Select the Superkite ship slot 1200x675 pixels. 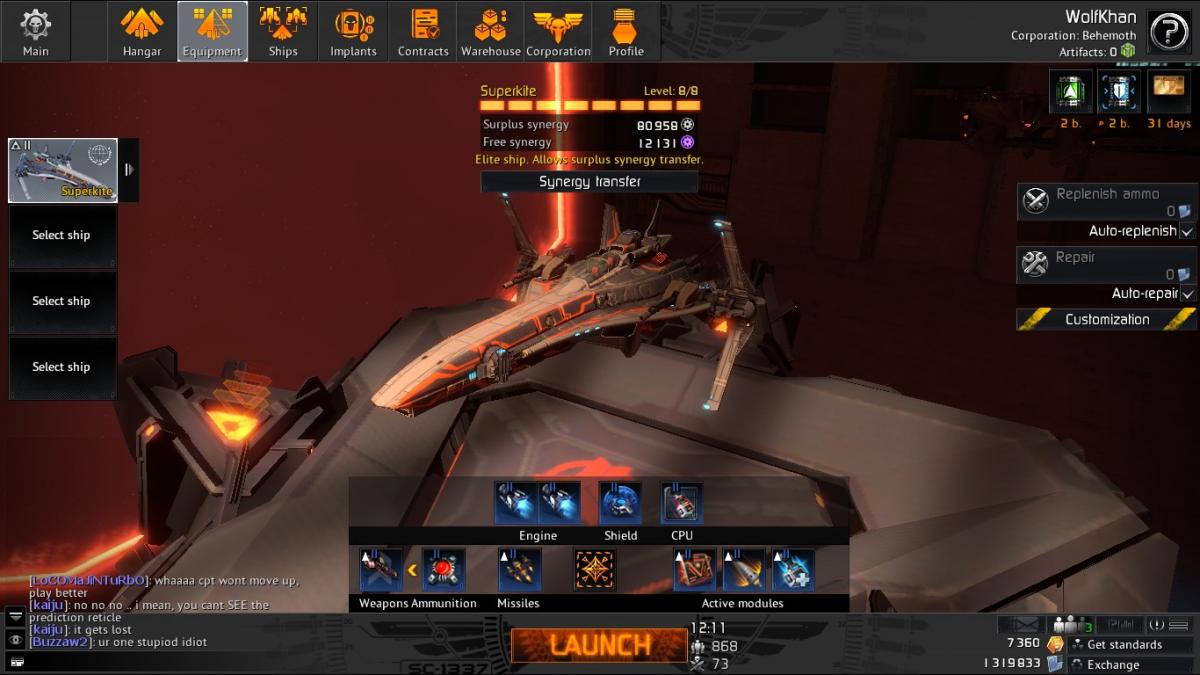click(x=63, y=170)
